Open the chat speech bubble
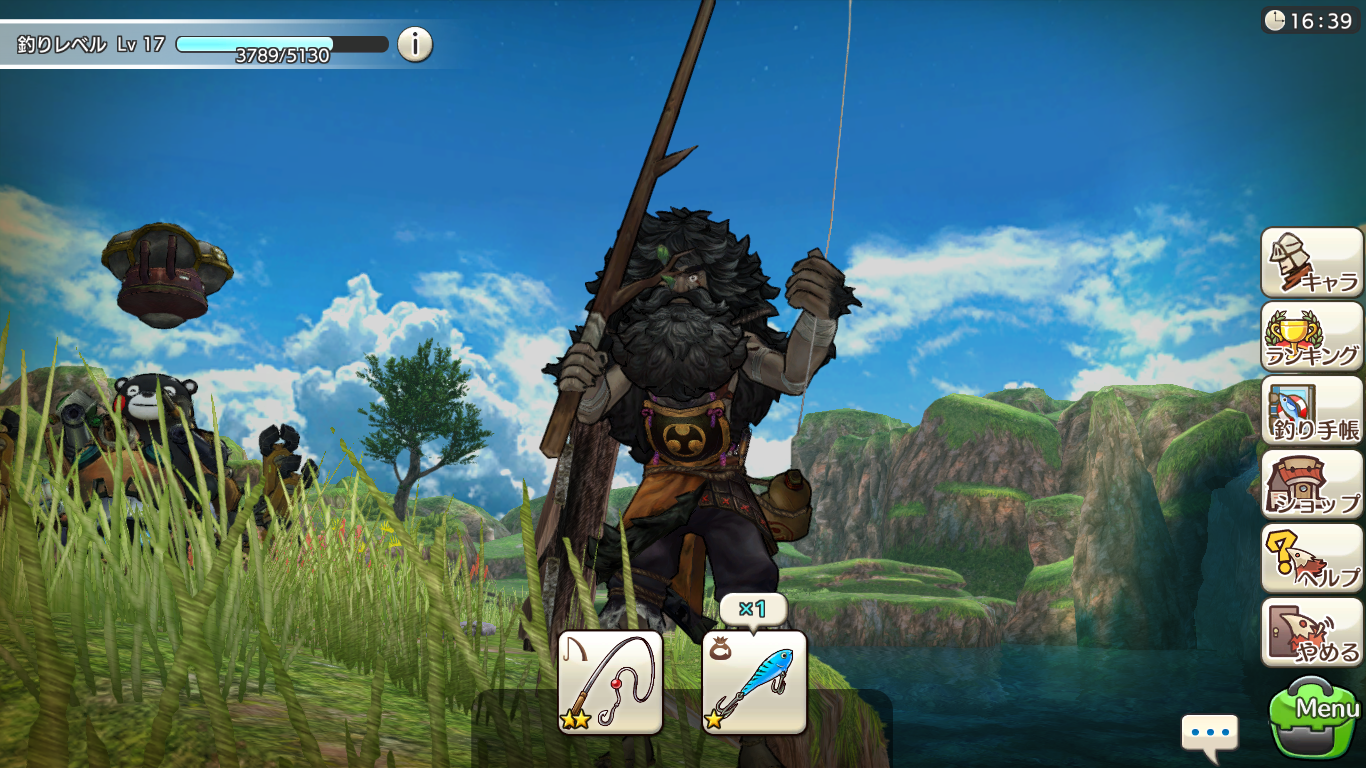This screenshot has width=1366, height=768. click(x=1209, y=732)
